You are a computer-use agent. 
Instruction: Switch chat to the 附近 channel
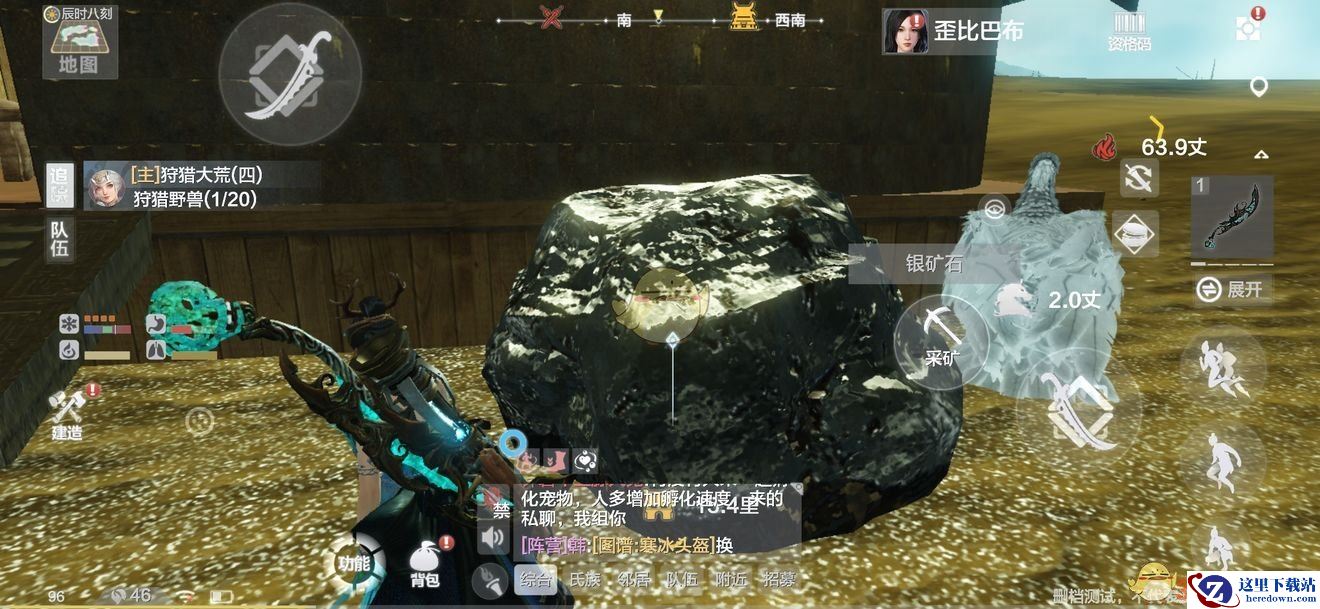tap(730, 579)
